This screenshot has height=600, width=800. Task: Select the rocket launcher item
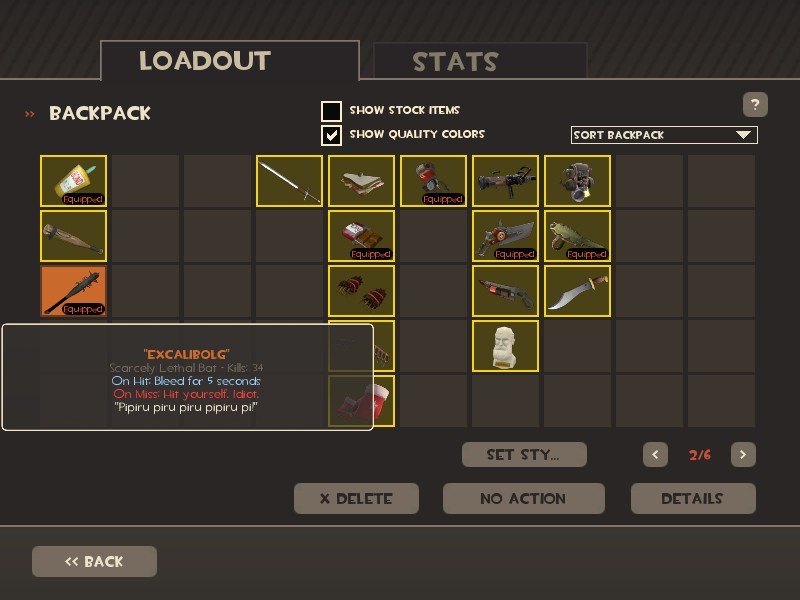(x=505, y=181)
